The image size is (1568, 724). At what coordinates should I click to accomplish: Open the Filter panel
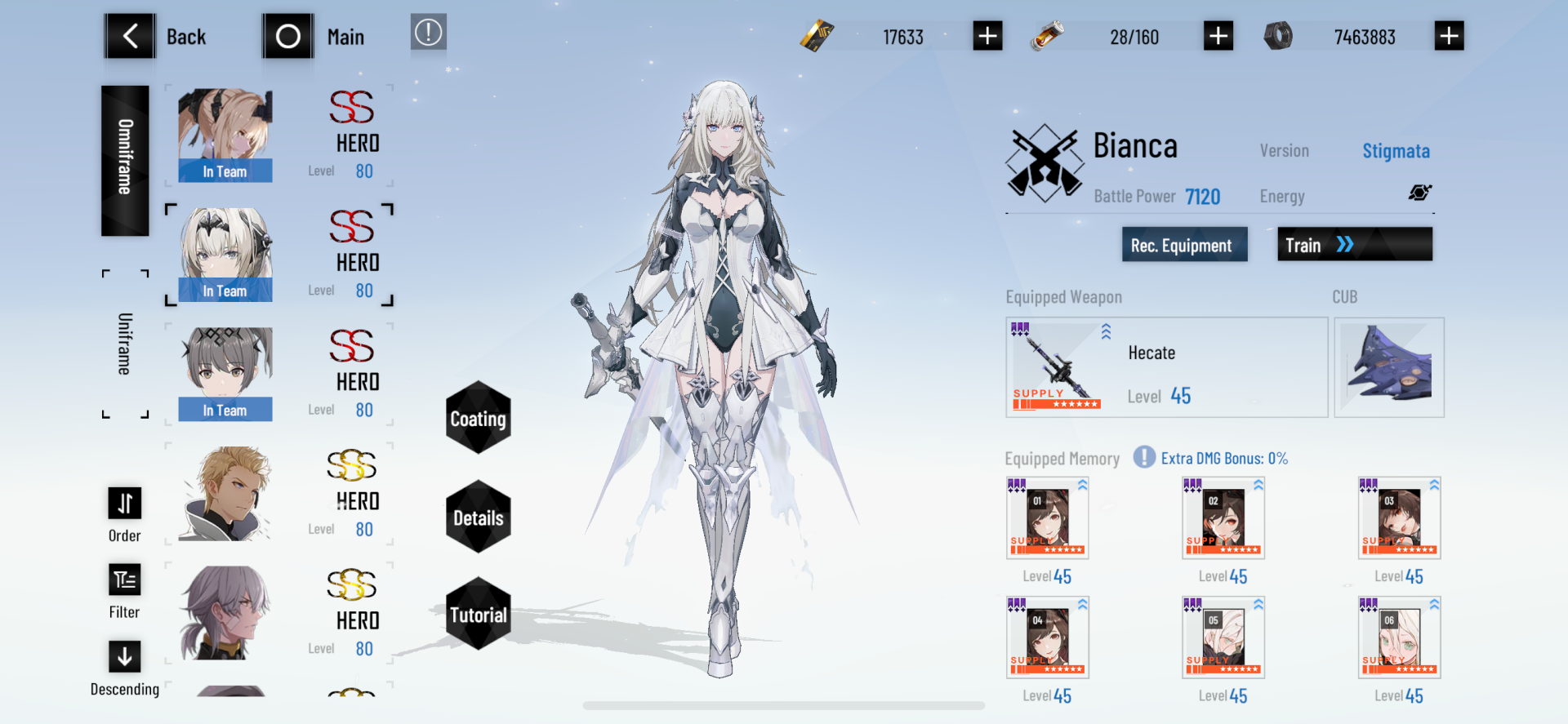click(x=123, y=580)
